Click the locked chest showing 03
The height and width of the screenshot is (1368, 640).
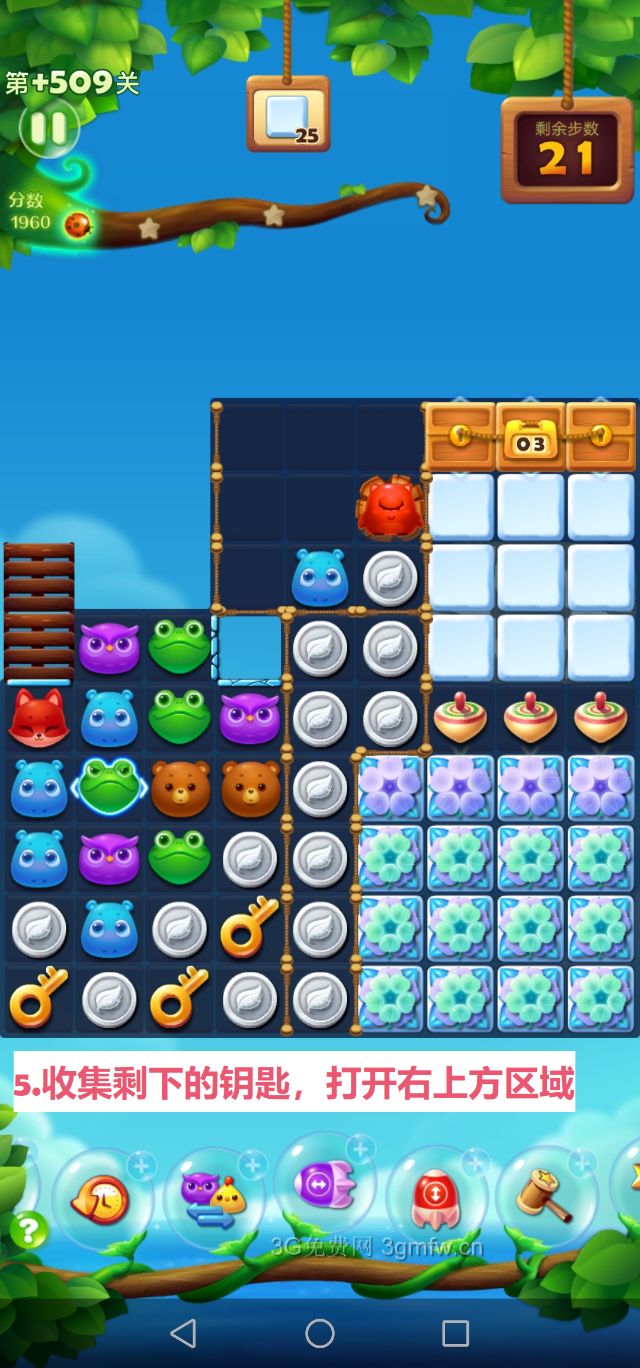click(530, 437)
